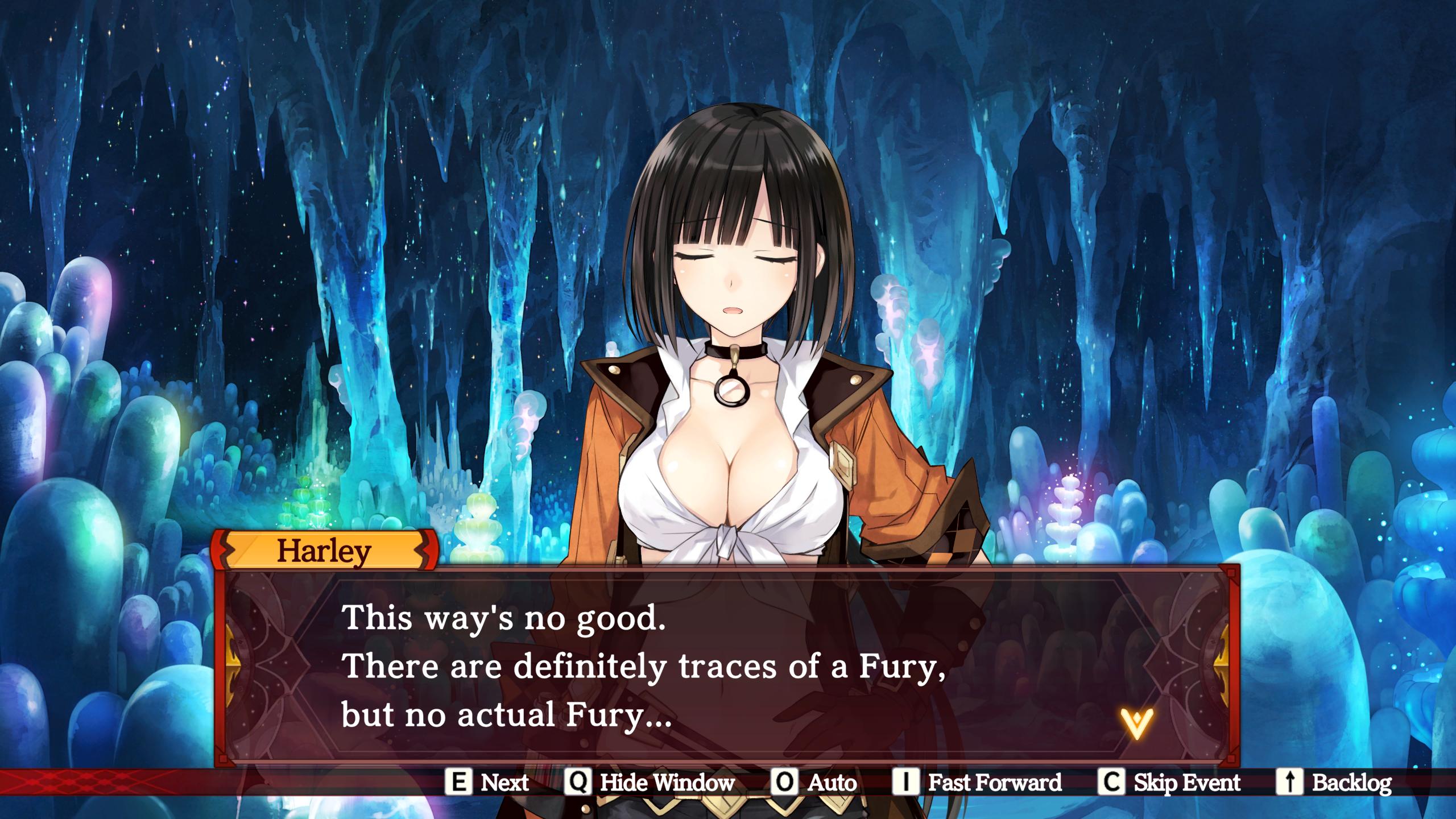Toggle Auto dialogue mode

832,783
